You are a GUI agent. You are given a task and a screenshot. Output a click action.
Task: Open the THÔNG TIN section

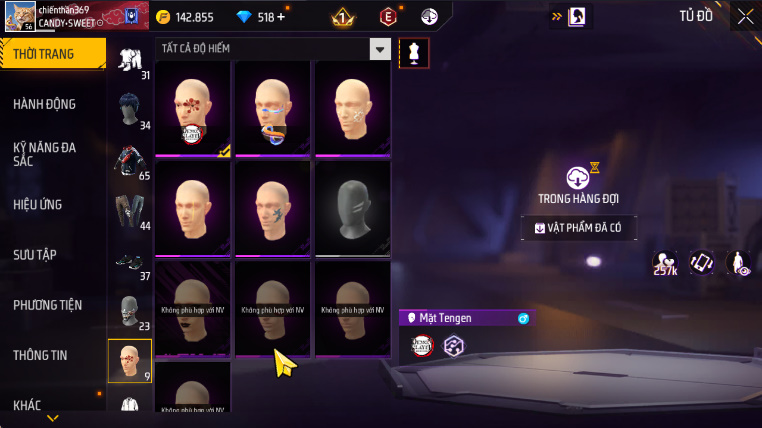[x=41, y=355]
